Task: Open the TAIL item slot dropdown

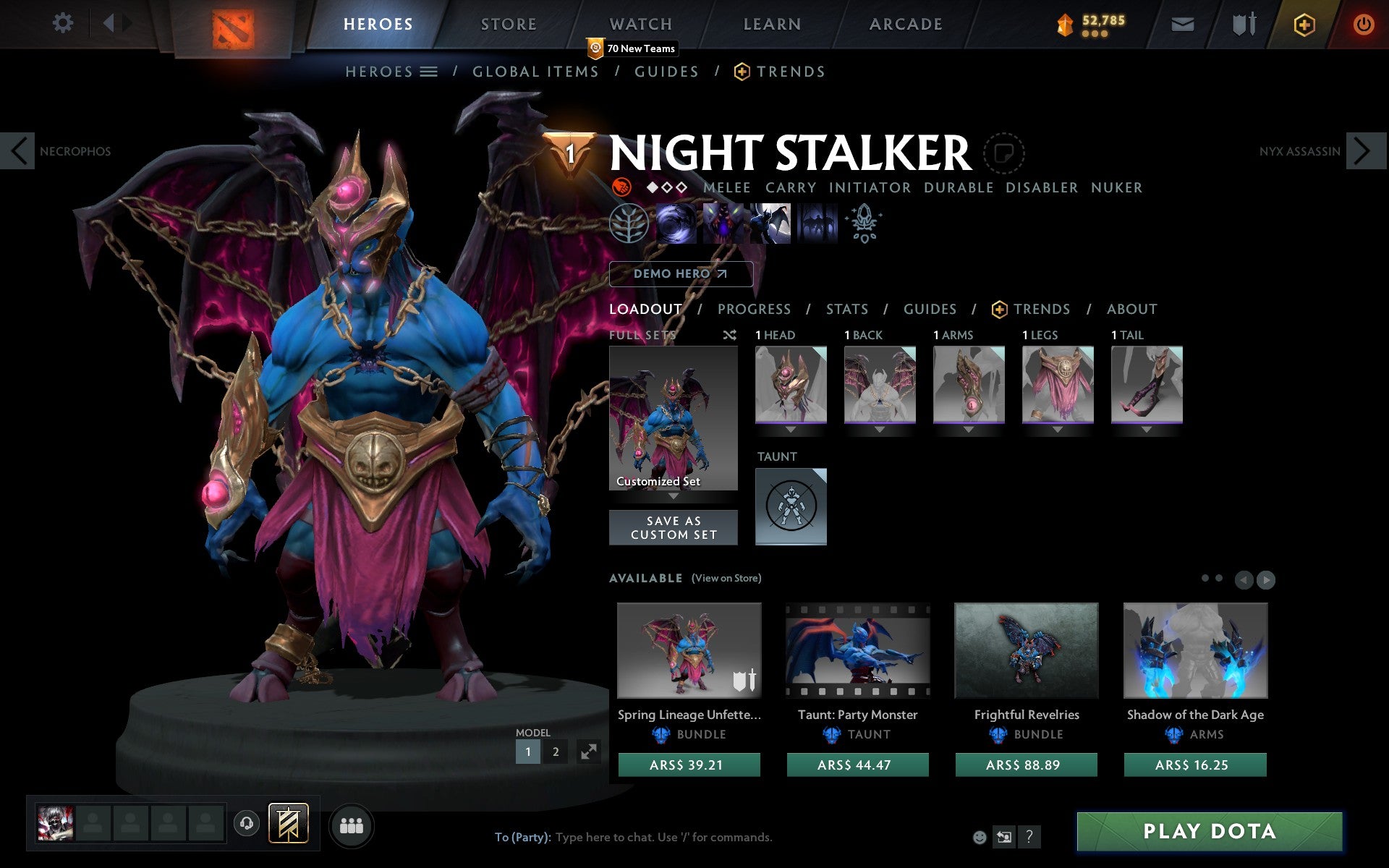Action: click(1147, 428)
